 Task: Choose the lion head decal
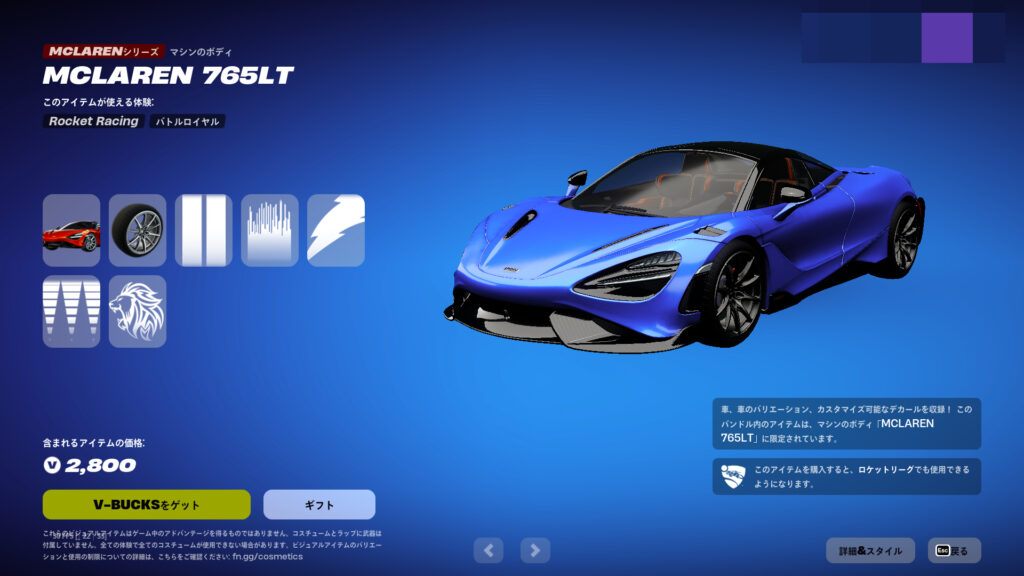click(137, 311)
